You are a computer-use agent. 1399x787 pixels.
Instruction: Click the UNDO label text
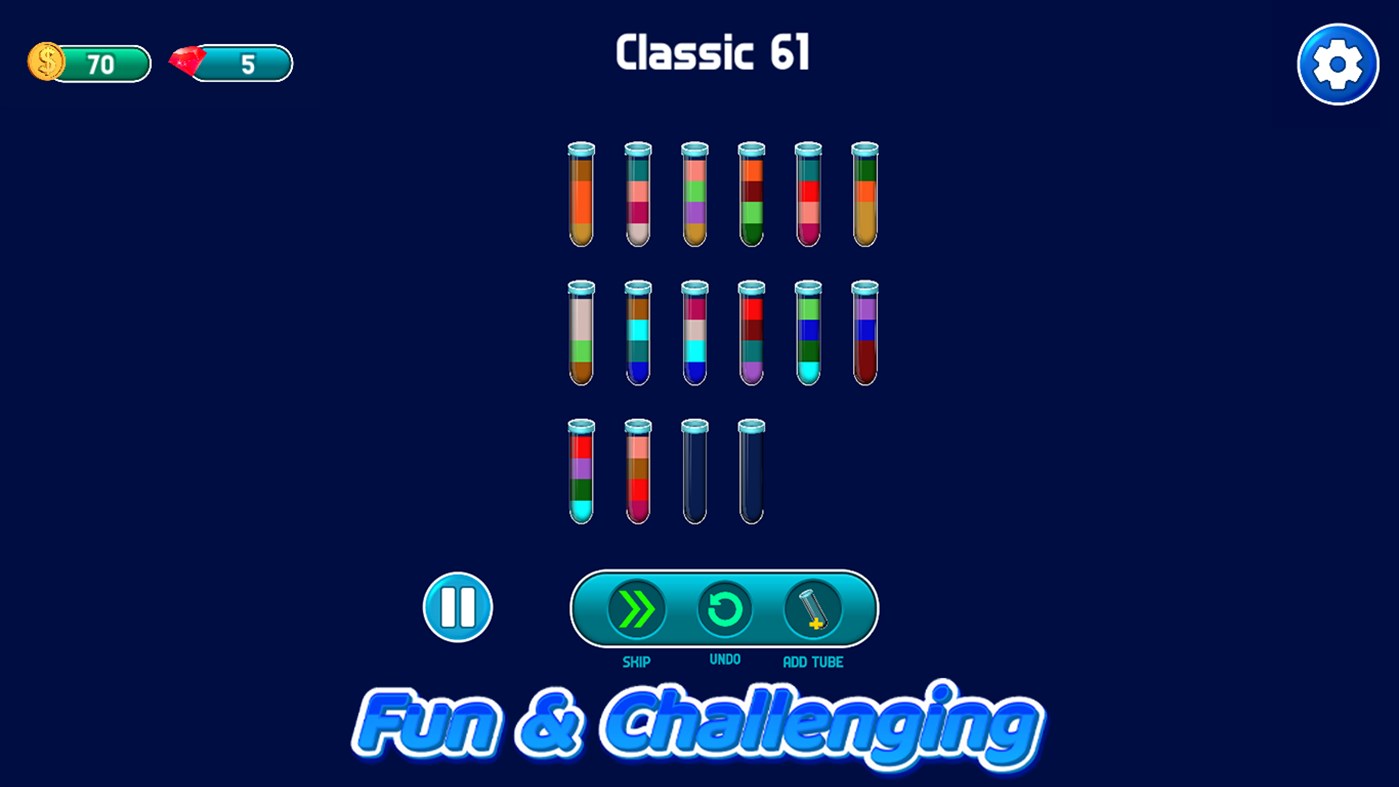pos(725,659)
